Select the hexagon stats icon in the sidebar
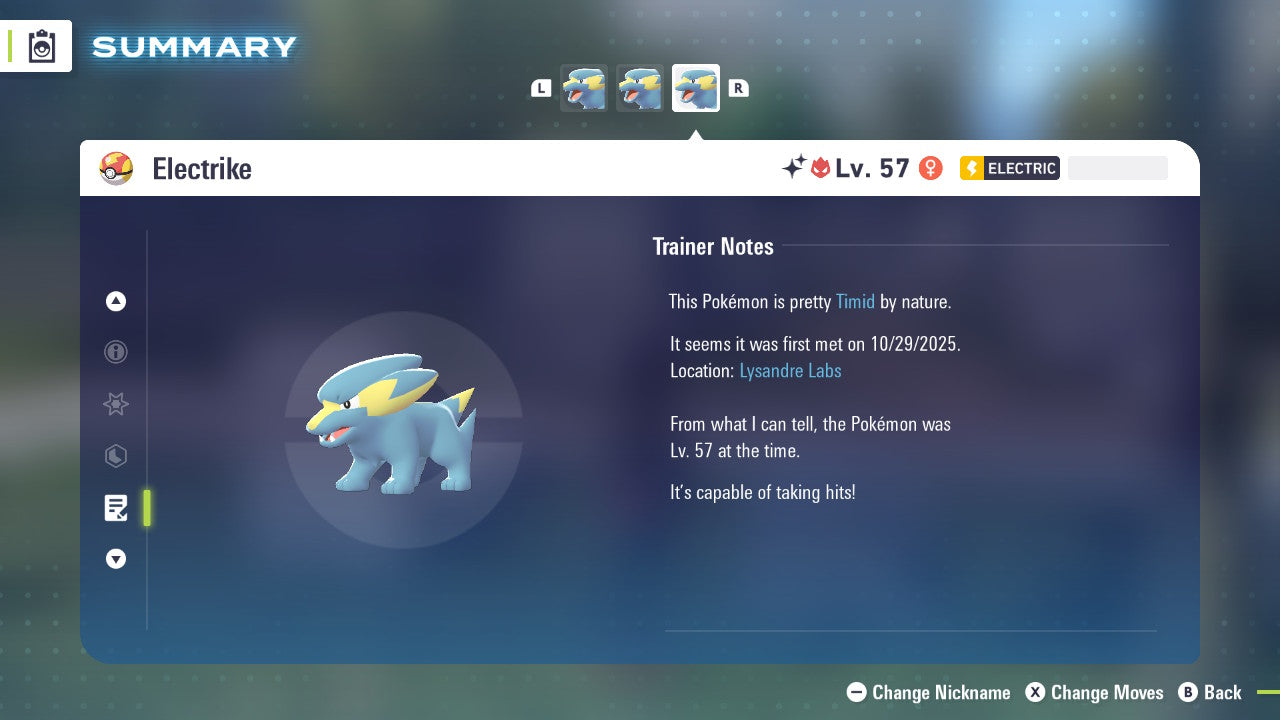This screenshot has width=1280, height=720. click(116, 456)
